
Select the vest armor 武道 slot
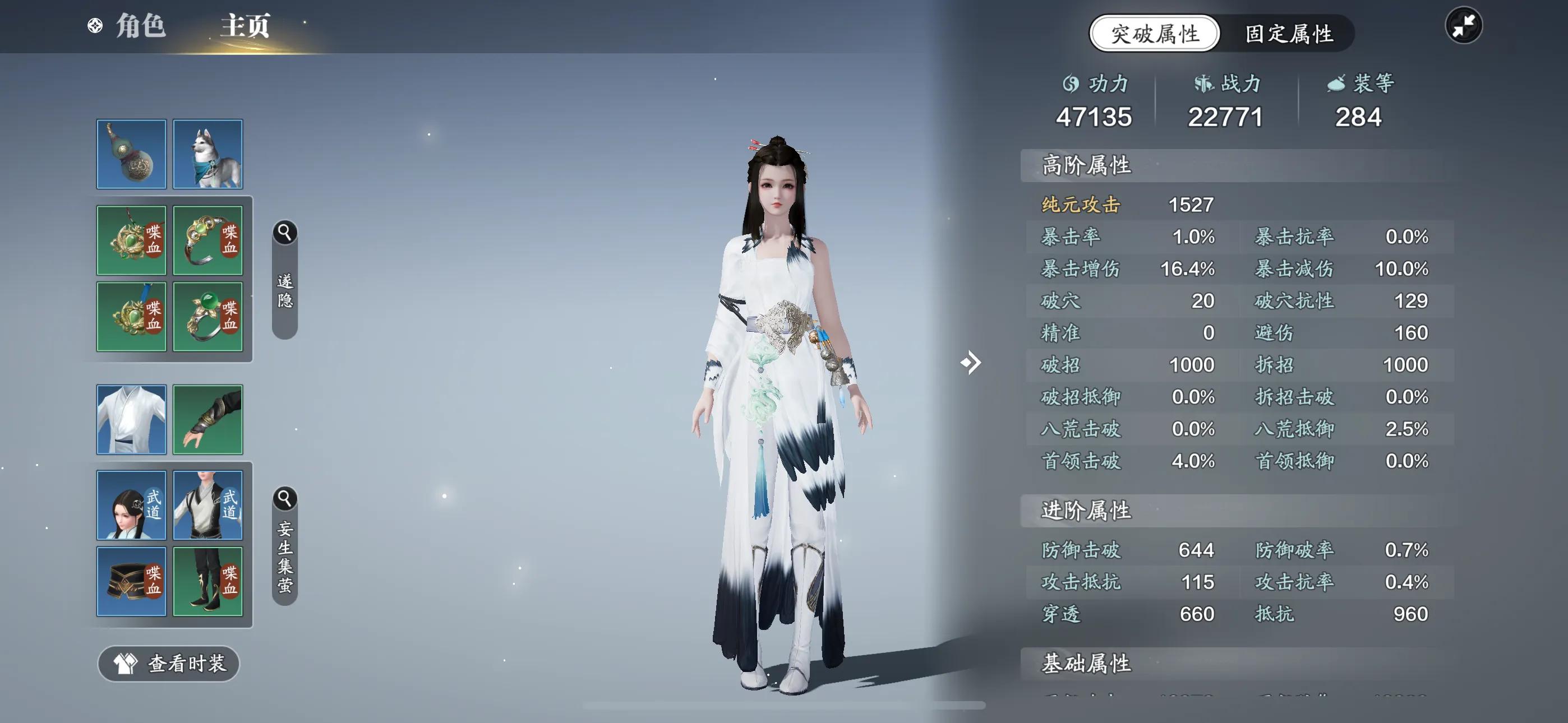[x=207, y=505]
